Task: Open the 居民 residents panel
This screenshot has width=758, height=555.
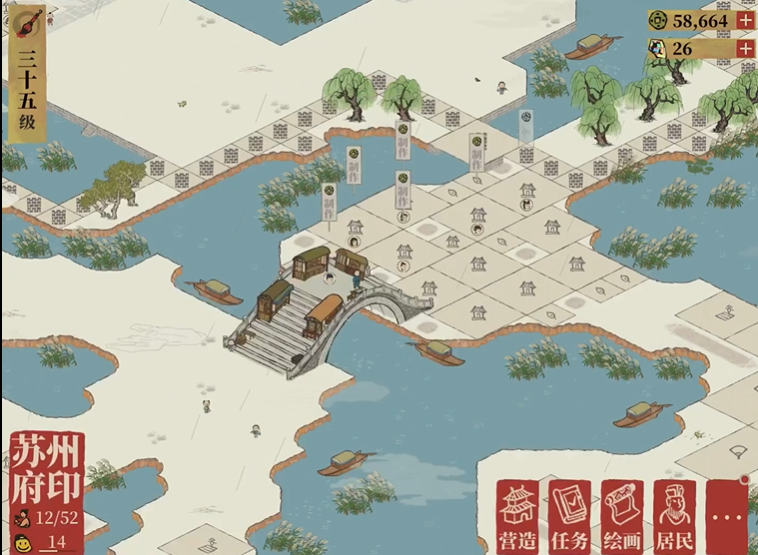Action: [674, 515]
